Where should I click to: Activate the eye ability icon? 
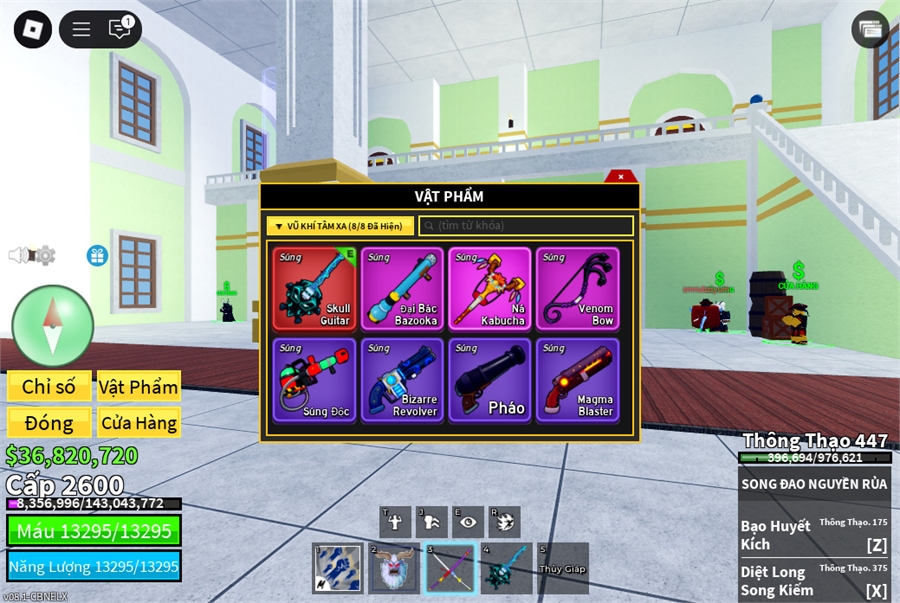(x=468, y=521)
